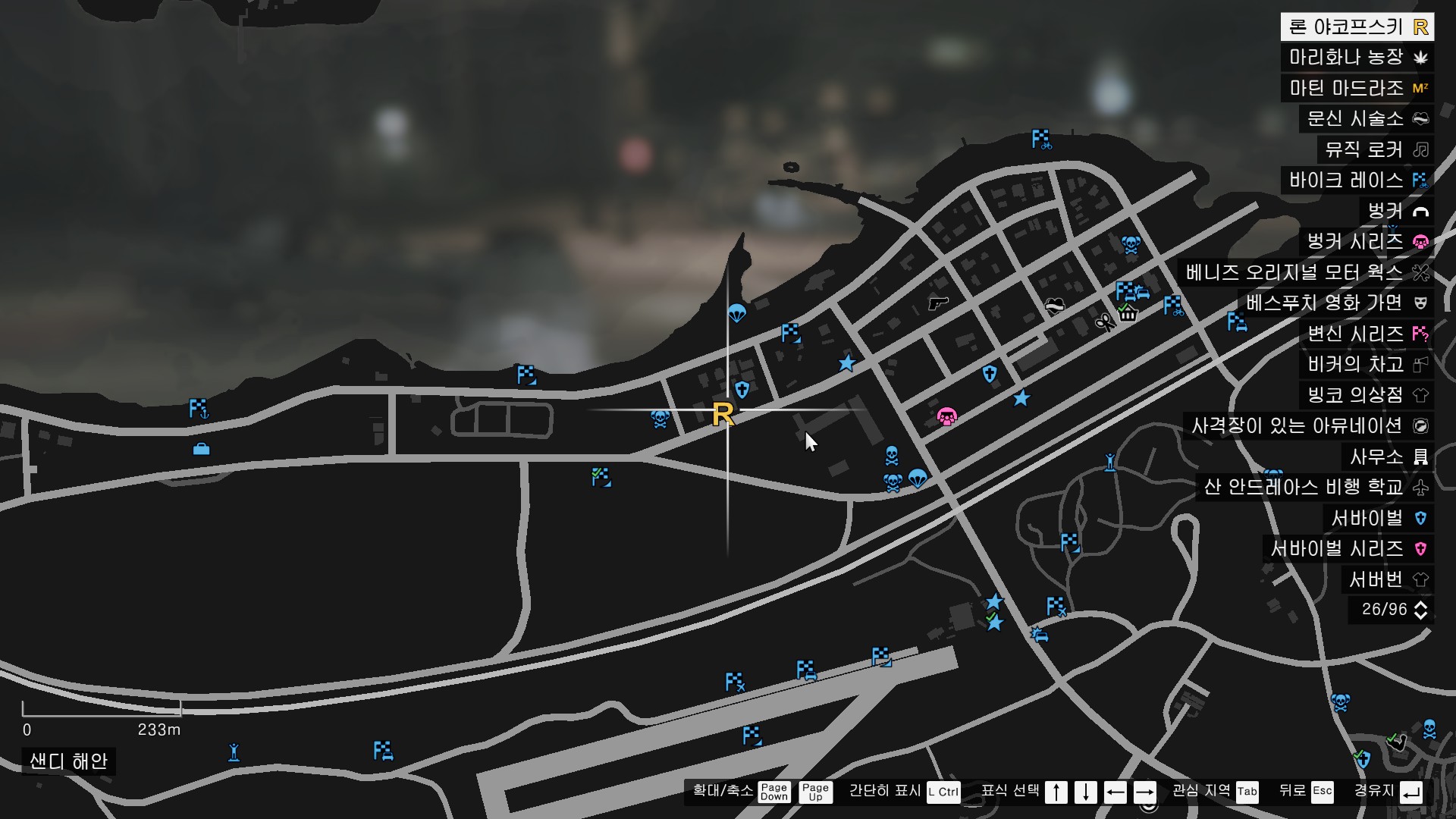Select the mask icon beside 베스푸치 영화 가면
The height and width of the screenshot is (819, 1456).
point(1420,303)
